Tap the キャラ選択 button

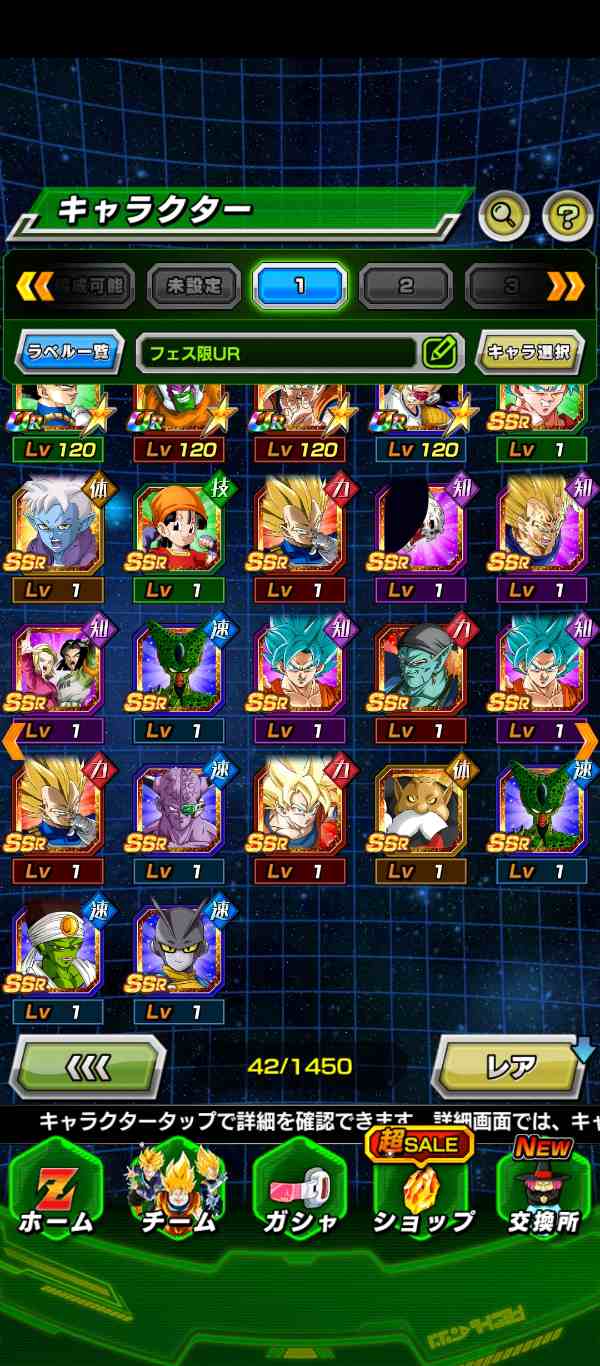coord(529,352)
